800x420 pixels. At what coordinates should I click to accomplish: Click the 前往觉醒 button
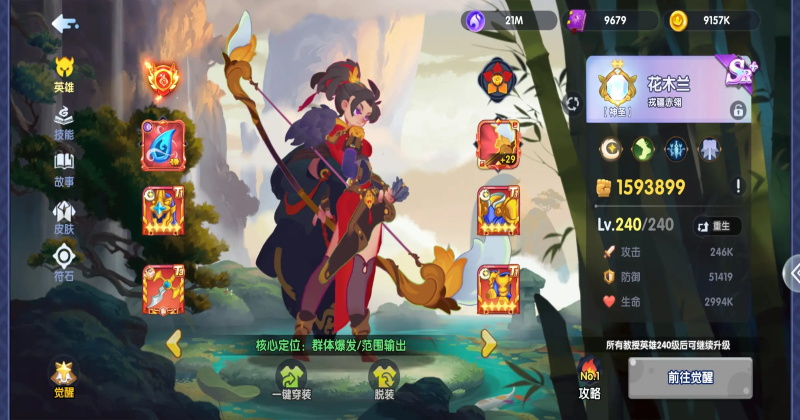(690, 378)
